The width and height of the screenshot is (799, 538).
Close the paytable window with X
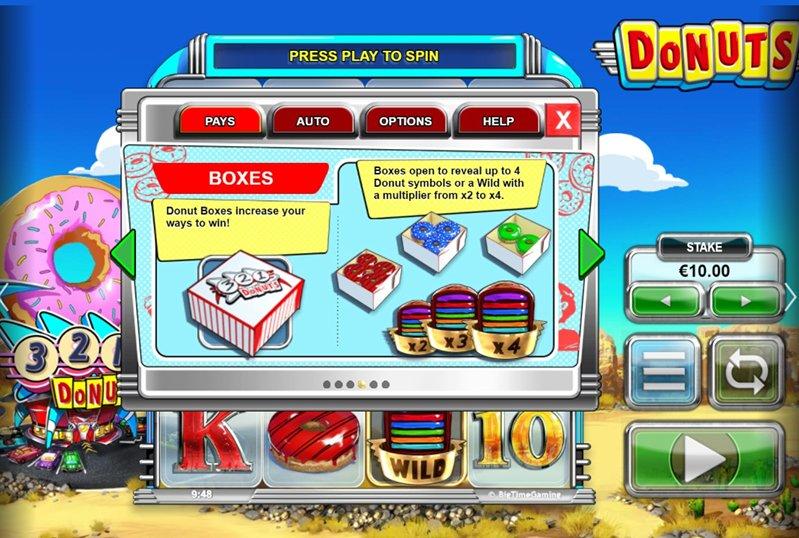tap(564, 121)
